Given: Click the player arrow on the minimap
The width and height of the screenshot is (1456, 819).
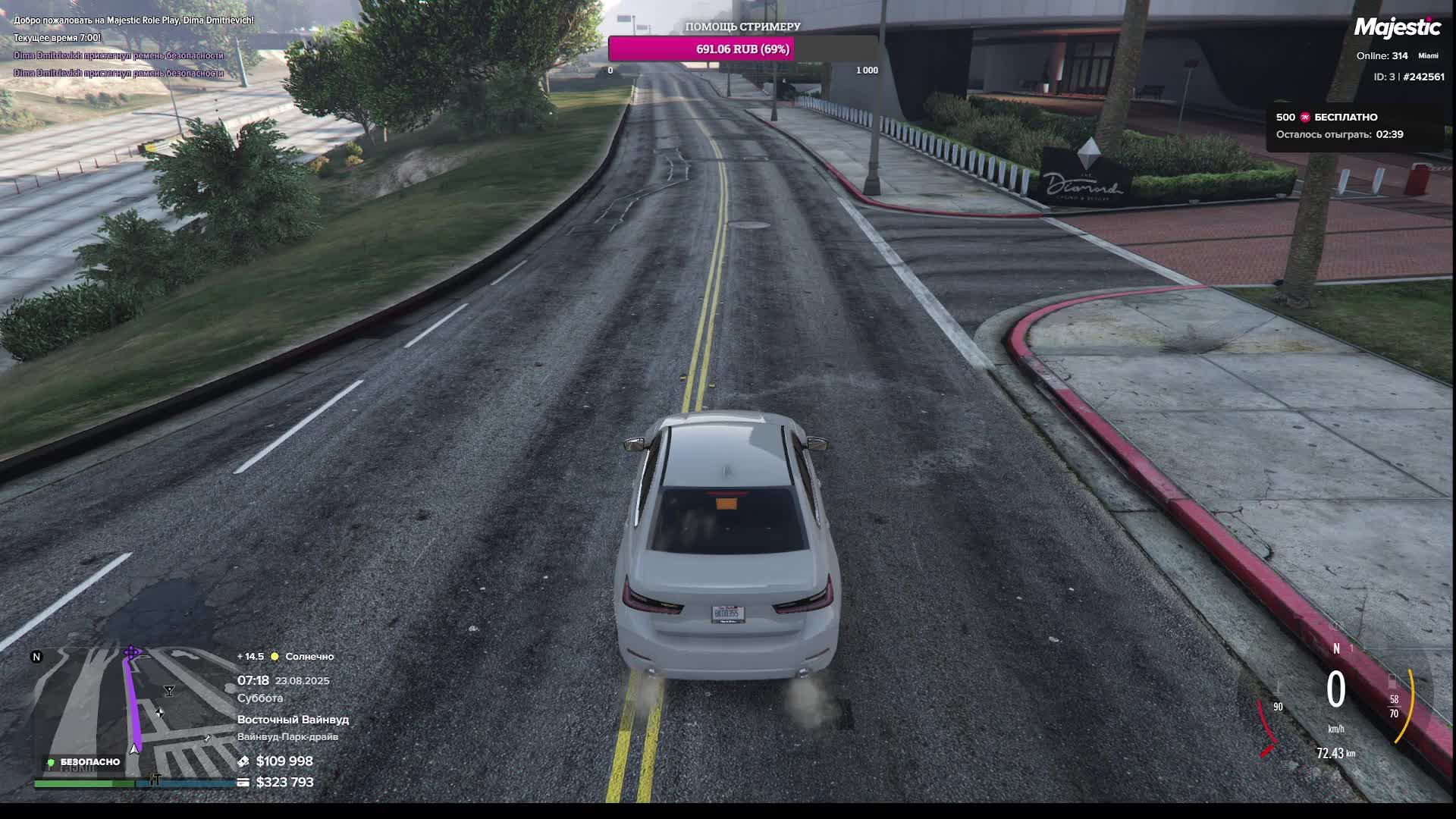Looking at the screenshot, I should point(134,749).
